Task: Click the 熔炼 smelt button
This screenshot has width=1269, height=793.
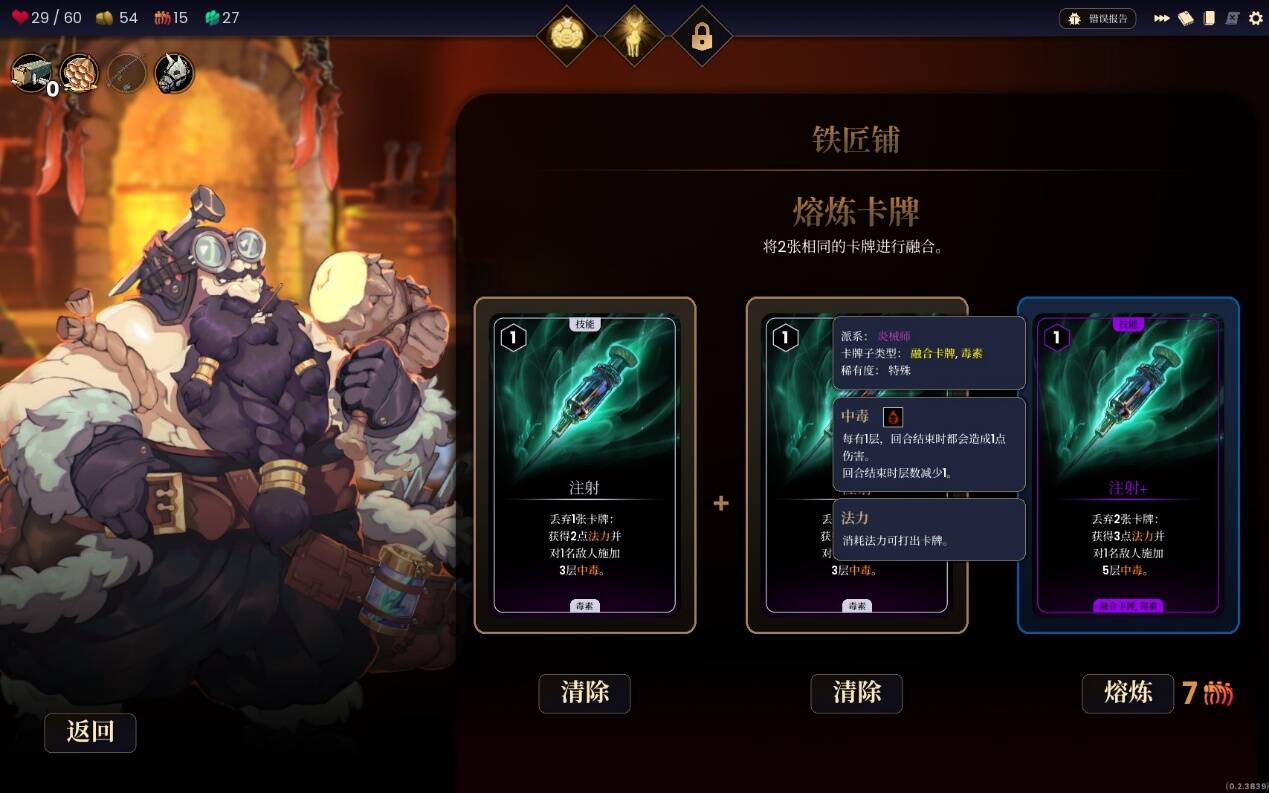Action: pyautogui.click(x=1127, y=693)
